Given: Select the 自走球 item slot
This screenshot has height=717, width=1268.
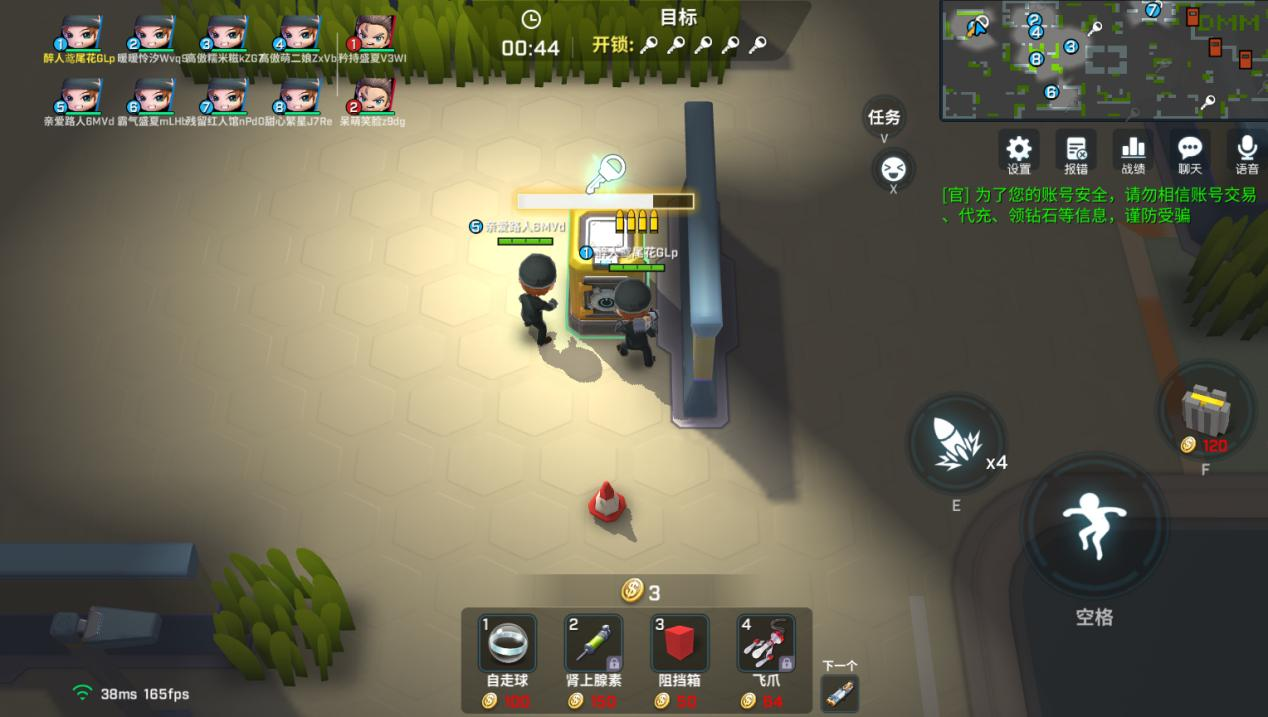Looking at the screenshot, I should pos(507,643).
